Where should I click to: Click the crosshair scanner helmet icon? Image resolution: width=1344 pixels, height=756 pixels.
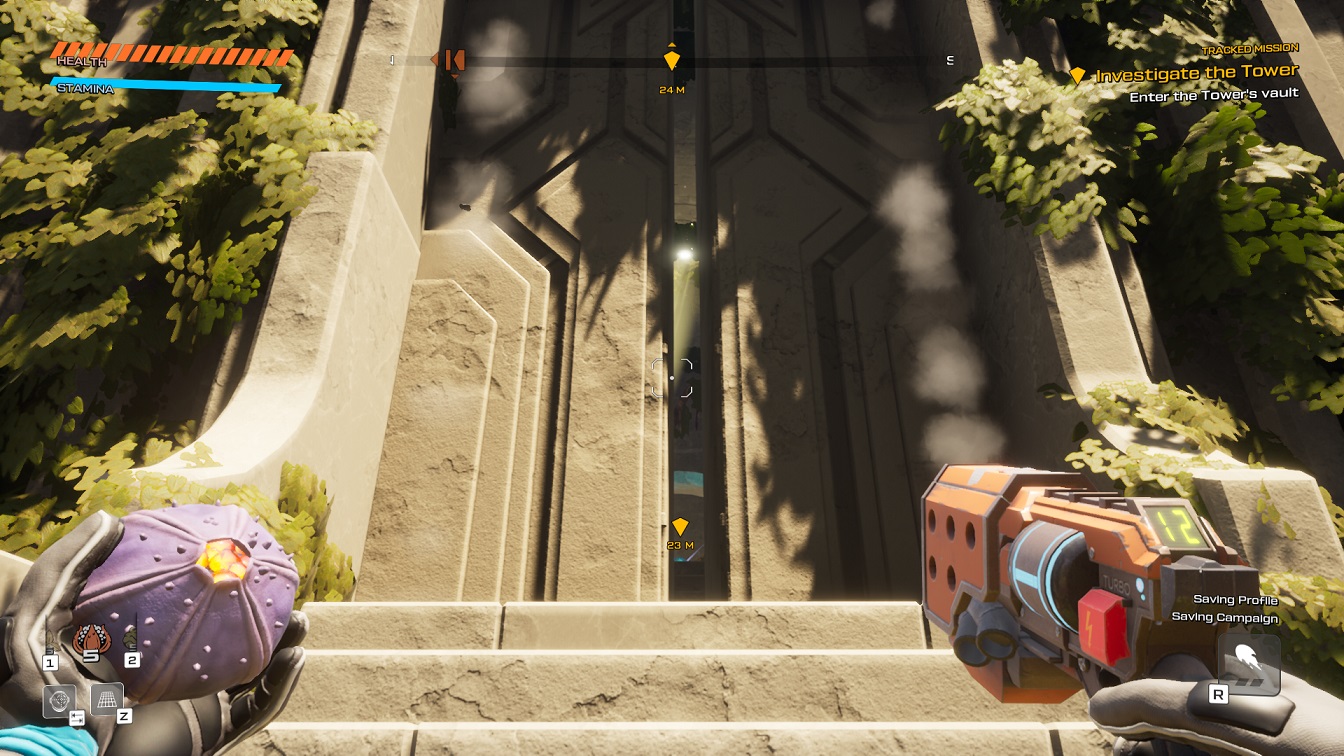tap(59, 701)
